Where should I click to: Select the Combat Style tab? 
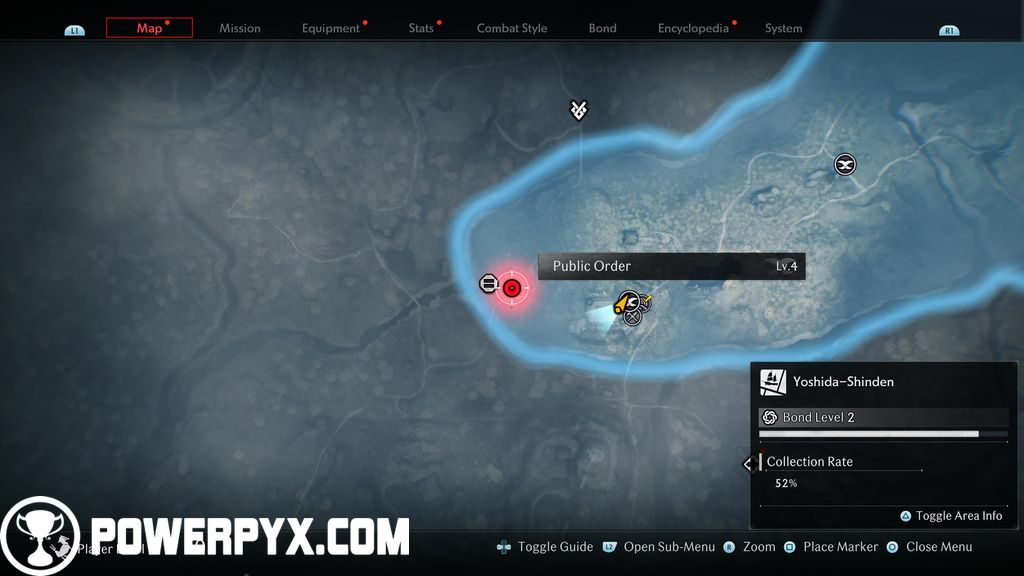(511, 28)
